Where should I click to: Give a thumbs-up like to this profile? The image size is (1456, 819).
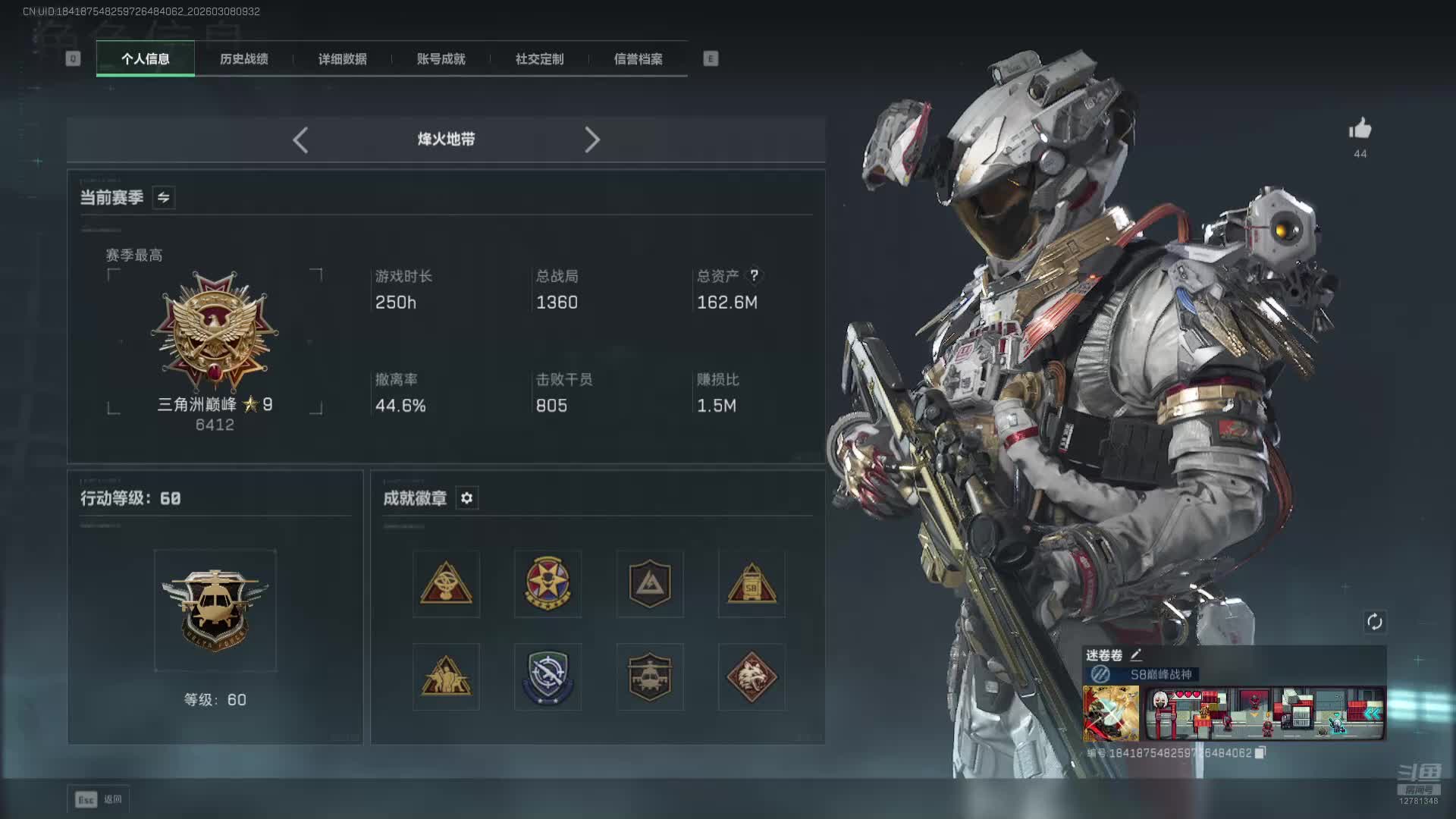[1360, 130]
